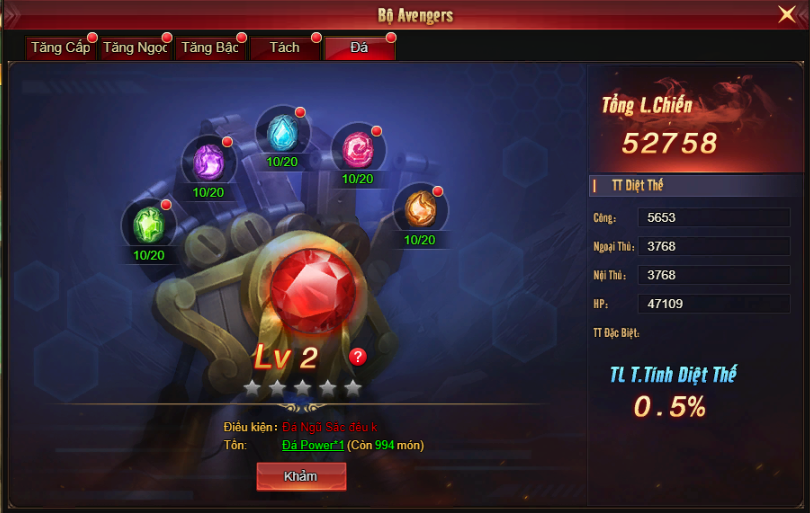Open the Tăng Ngọc tab

[x=136, y=48]
